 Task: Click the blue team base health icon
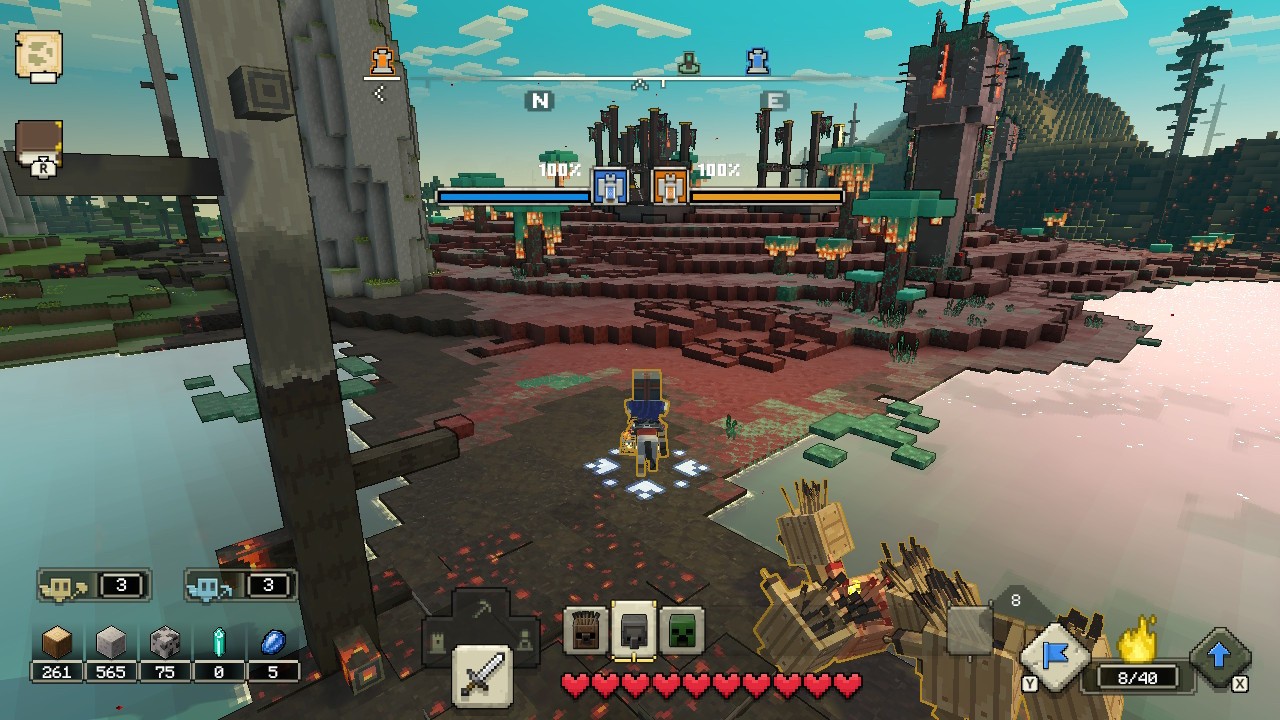pyautogui.click(x=608, y=186)
